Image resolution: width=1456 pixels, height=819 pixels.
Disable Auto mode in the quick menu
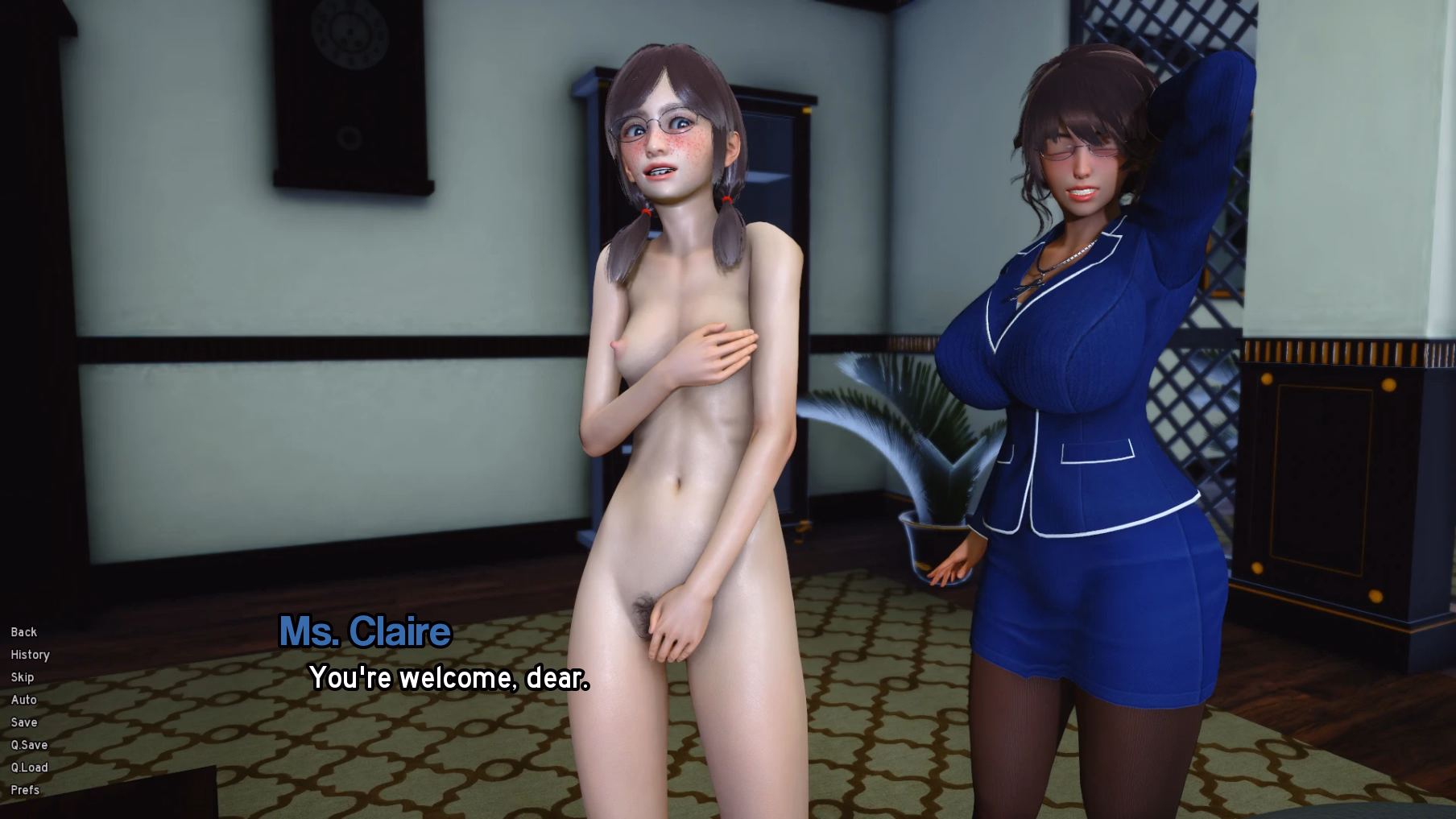pos(23,700)
